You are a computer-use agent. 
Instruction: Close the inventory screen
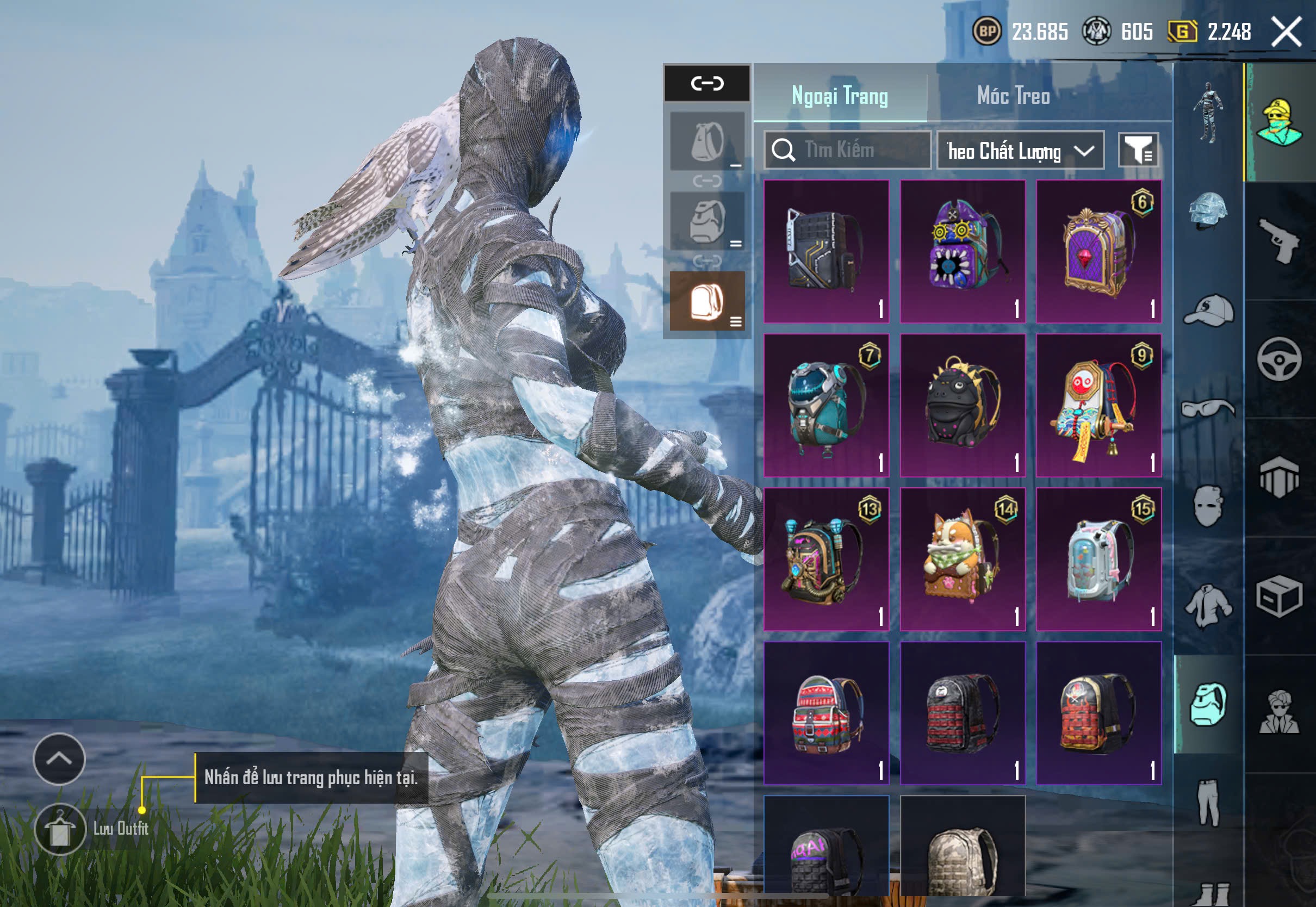pos(1286,32)
